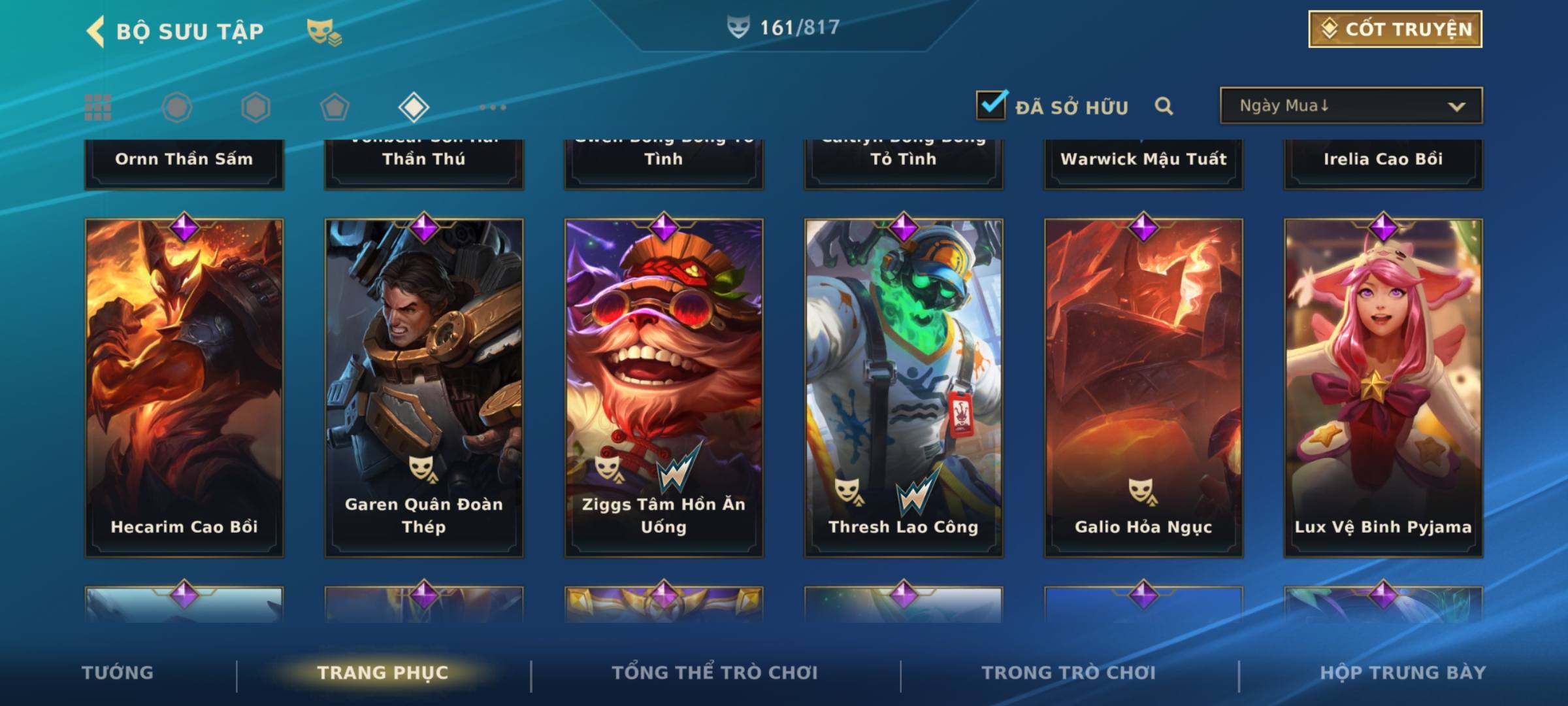Image resolution: width=1568 pixels, height=706 pixels.
Task: Select the Hecarim Cao Bồi skin card
Action: (x=184, y=387)
